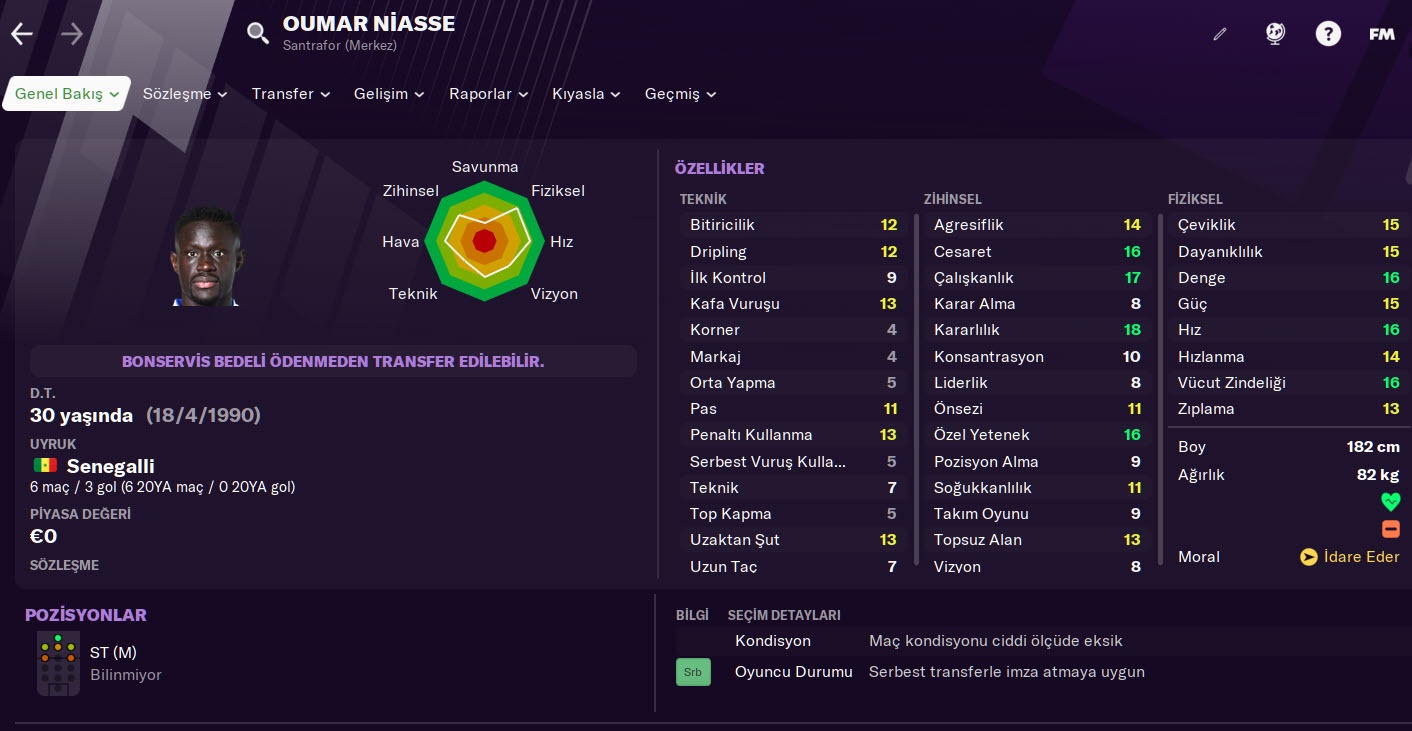Click the green Srb status badge
The image size is (1412, 731).
pyautogui.click(x=693, y=672)
